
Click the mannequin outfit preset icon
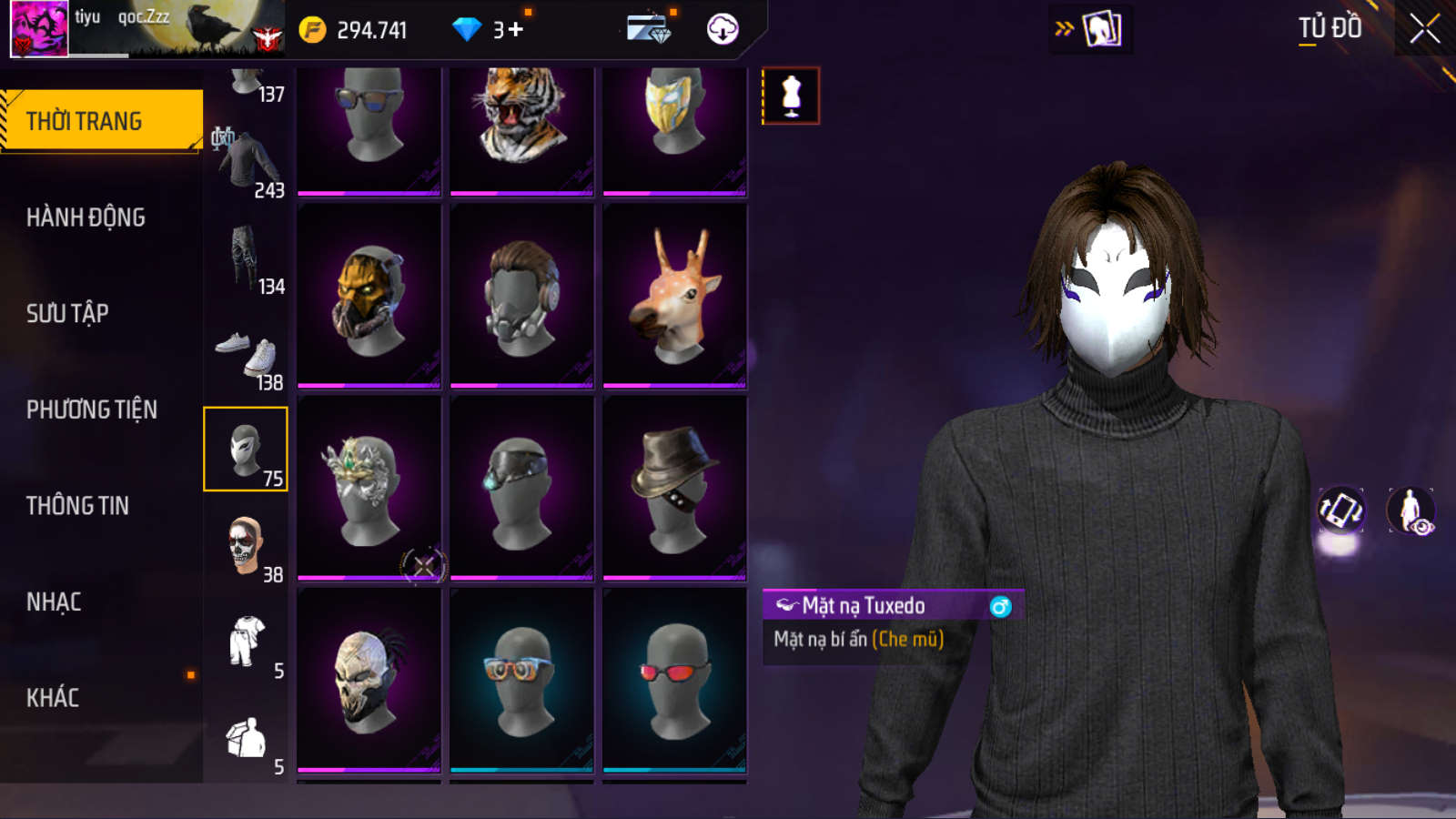[x=791, y=96]
